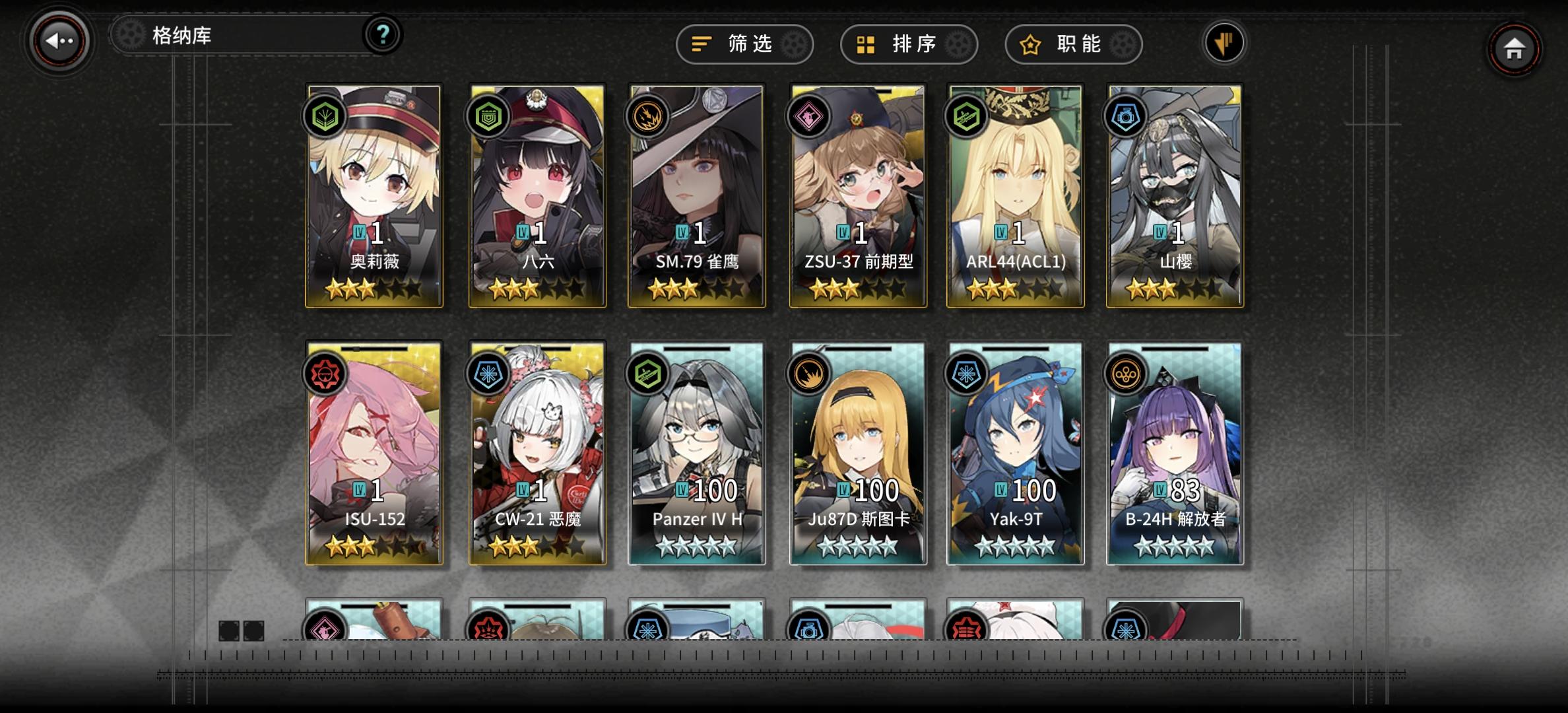
Task: Open the 职能 role selector
Action: point(1072,44)
